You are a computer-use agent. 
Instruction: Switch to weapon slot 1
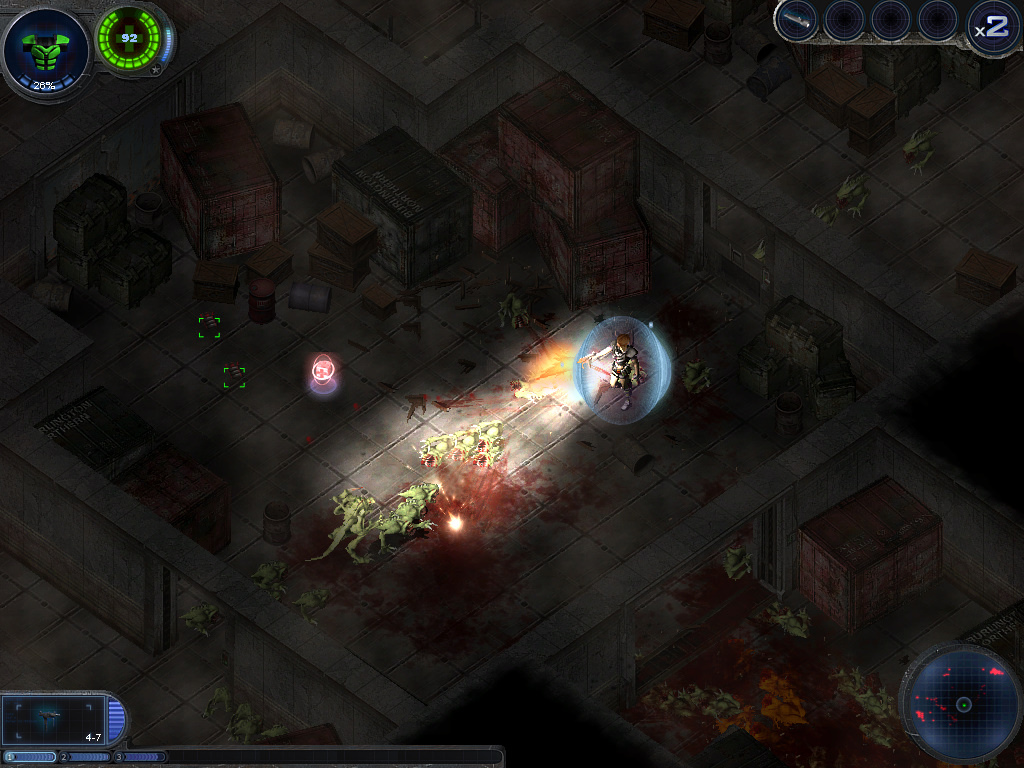pos(31,757)
